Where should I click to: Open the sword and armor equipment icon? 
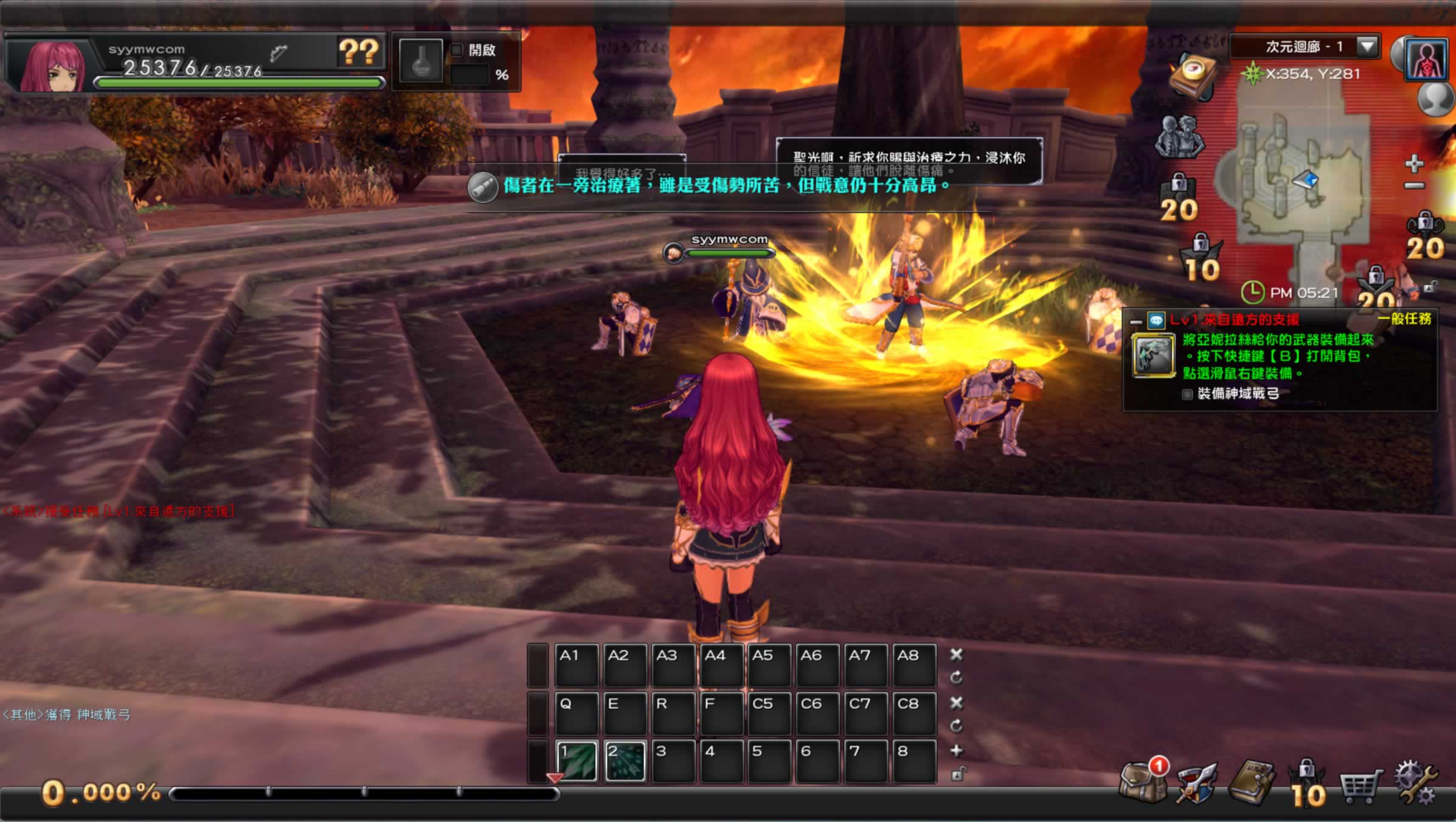click(1196, 785)
